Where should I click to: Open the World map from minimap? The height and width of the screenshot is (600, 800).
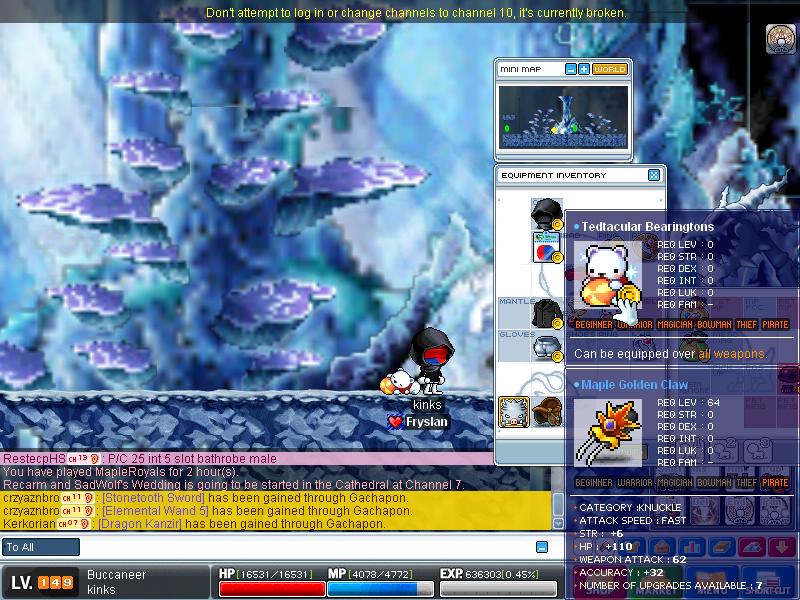pyautogui.click(x=609, y=69)
